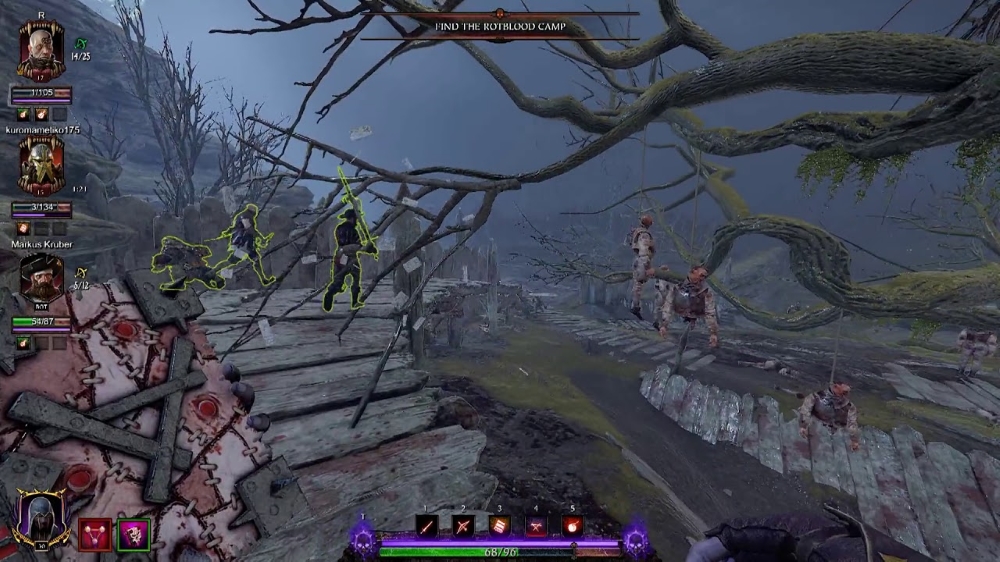Image resolution: width=1000 pixels, height=562 pixels.
Task: Select kuromameliko175's helmeted portrait
Action: coord(41,165)
